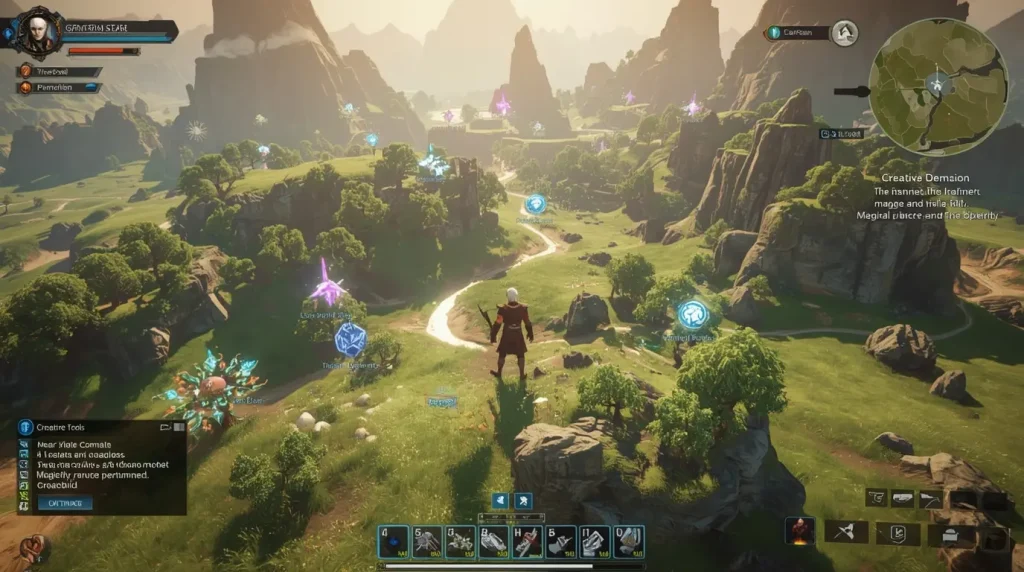Click the circular minimap
The width and height of the screenshot is (1024, 572).
(937, 87)
